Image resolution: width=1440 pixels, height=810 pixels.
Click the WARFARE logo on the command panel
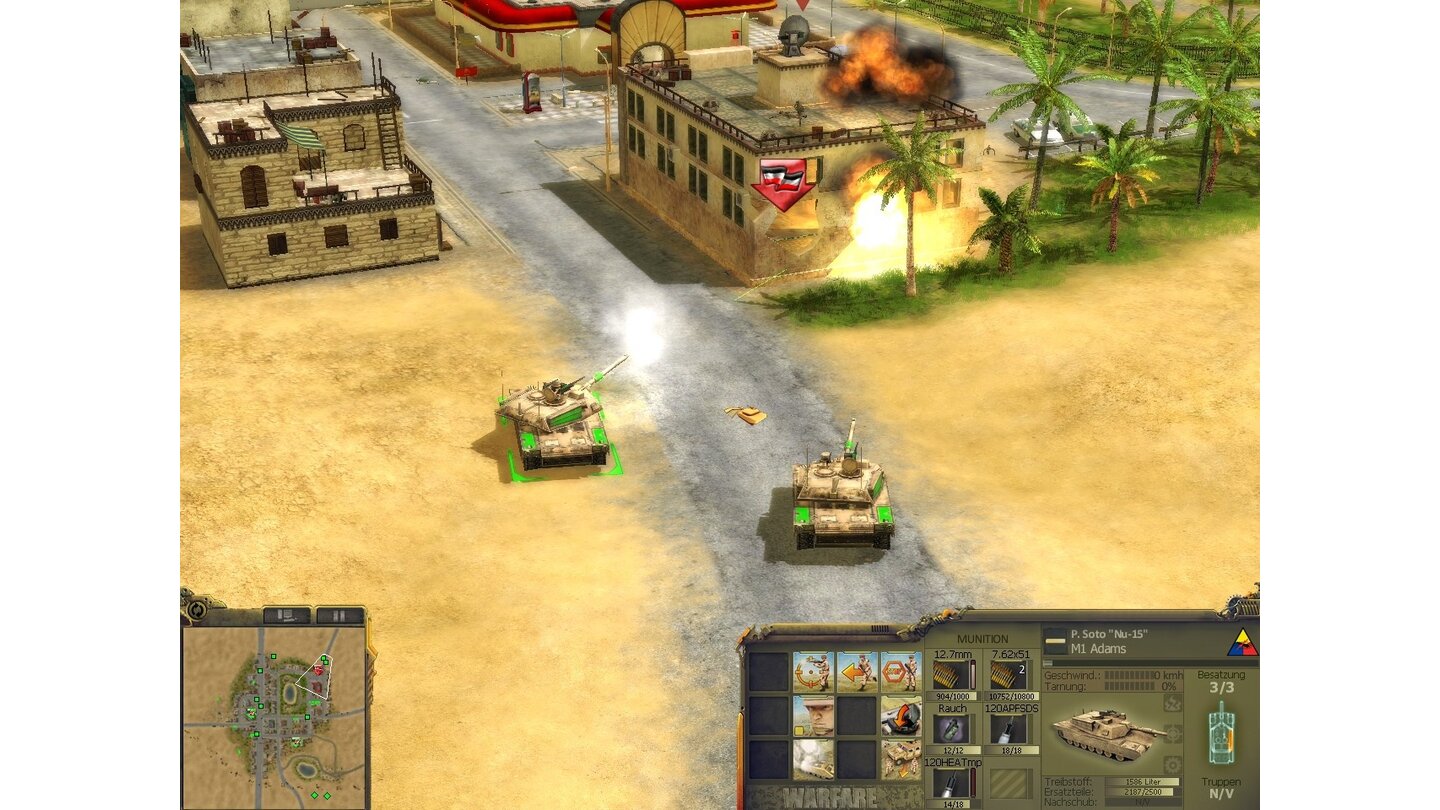tap(828, 797)
